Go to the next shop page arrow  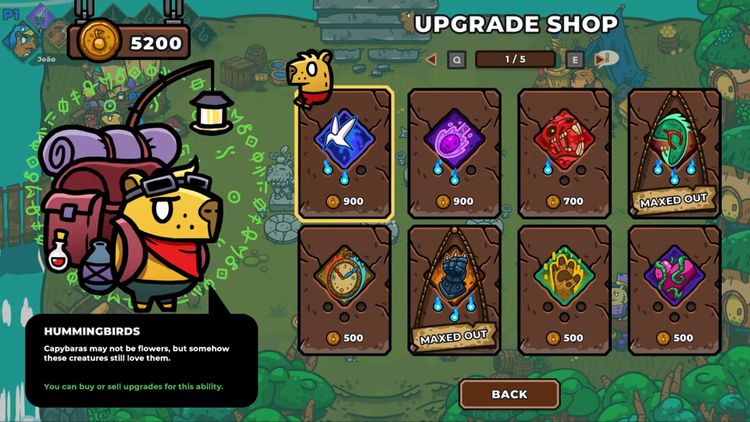pos(600,59)
